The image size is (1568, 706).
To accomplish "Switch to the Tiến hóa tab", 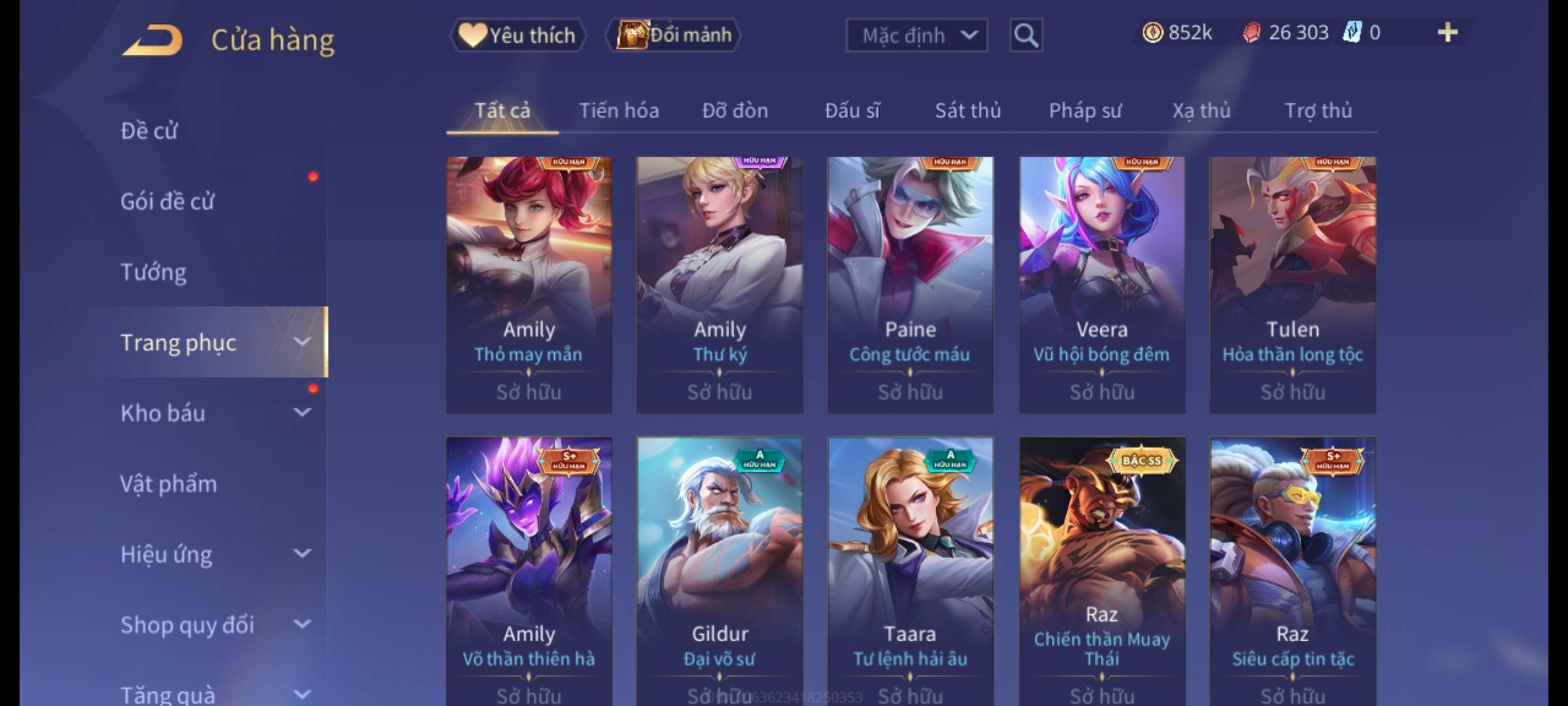I will click(619, 110).
